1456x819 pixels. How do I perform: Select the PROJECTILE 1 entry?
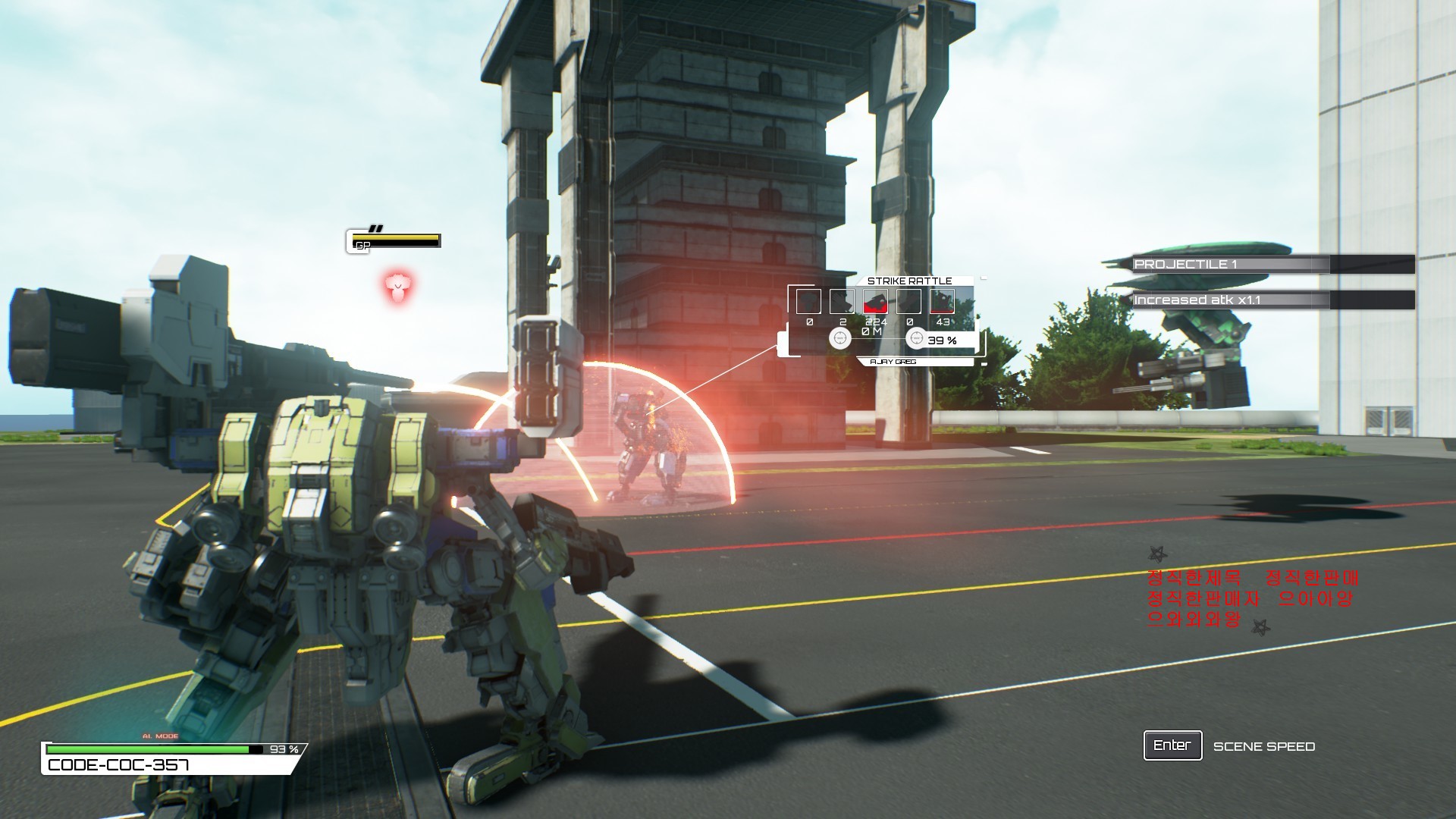[1229, 265]
